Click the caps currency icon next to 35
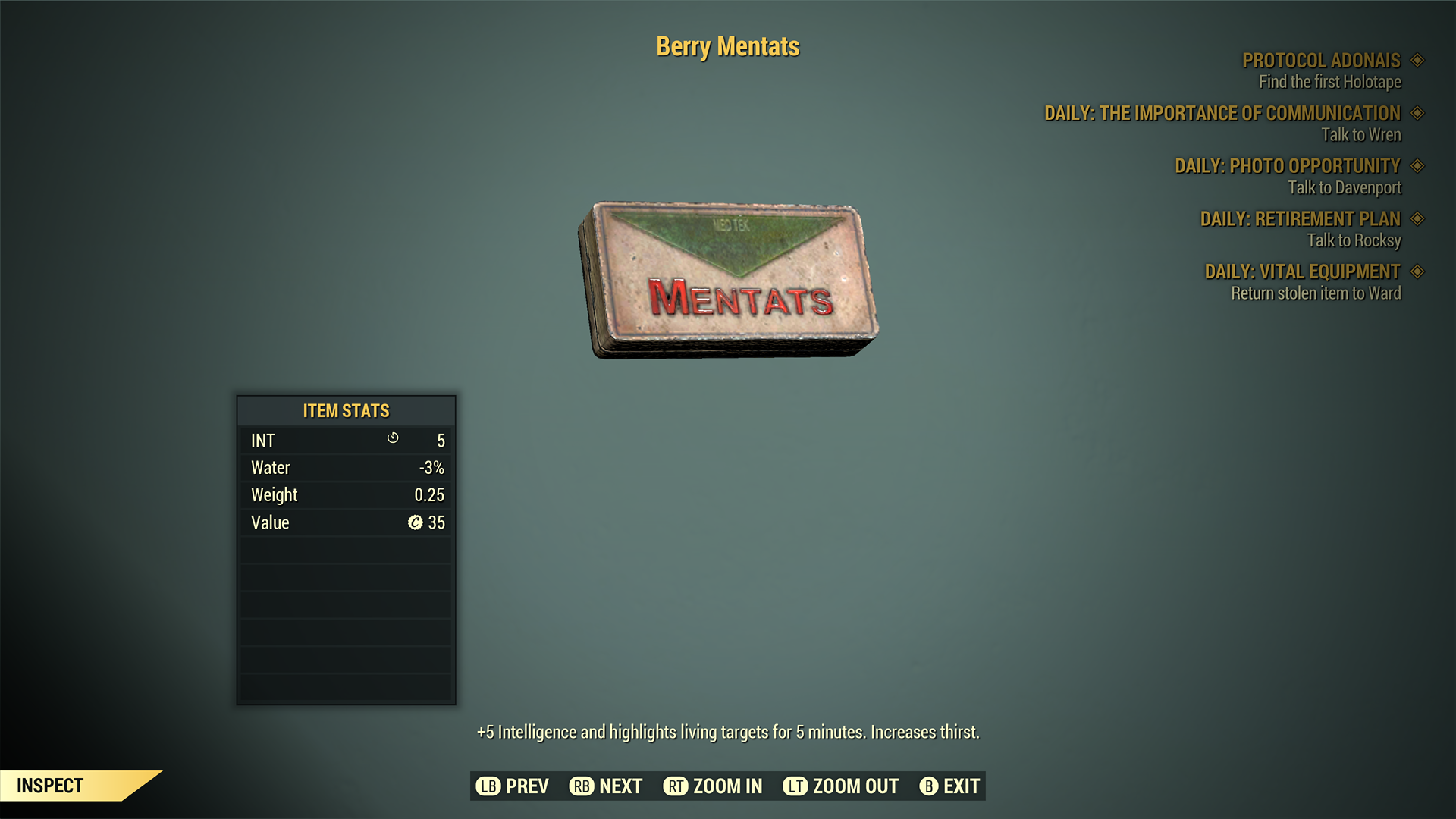 point(415,522)
